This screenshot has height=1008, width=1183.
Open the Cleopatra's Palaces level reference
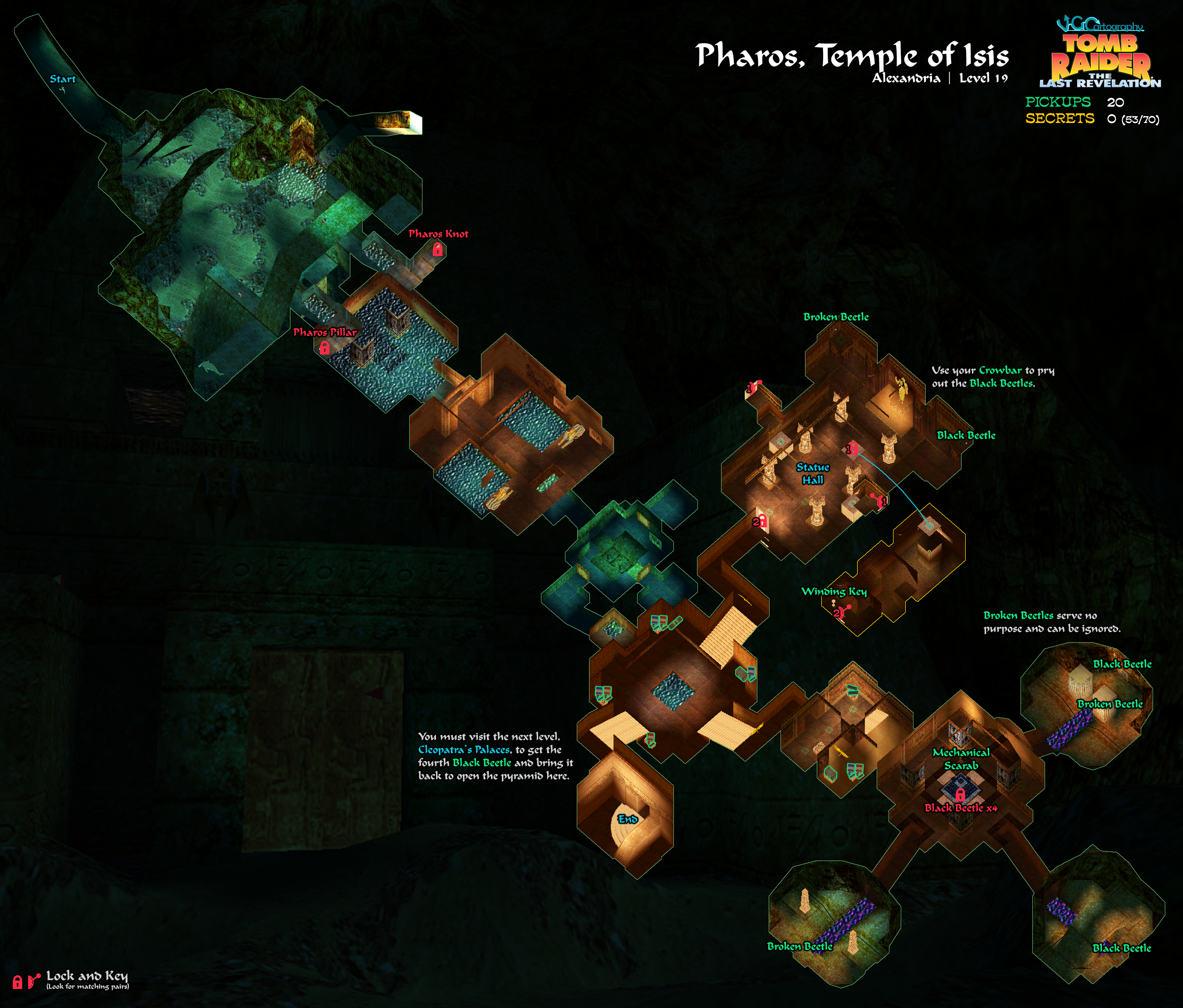click(464, 750)
